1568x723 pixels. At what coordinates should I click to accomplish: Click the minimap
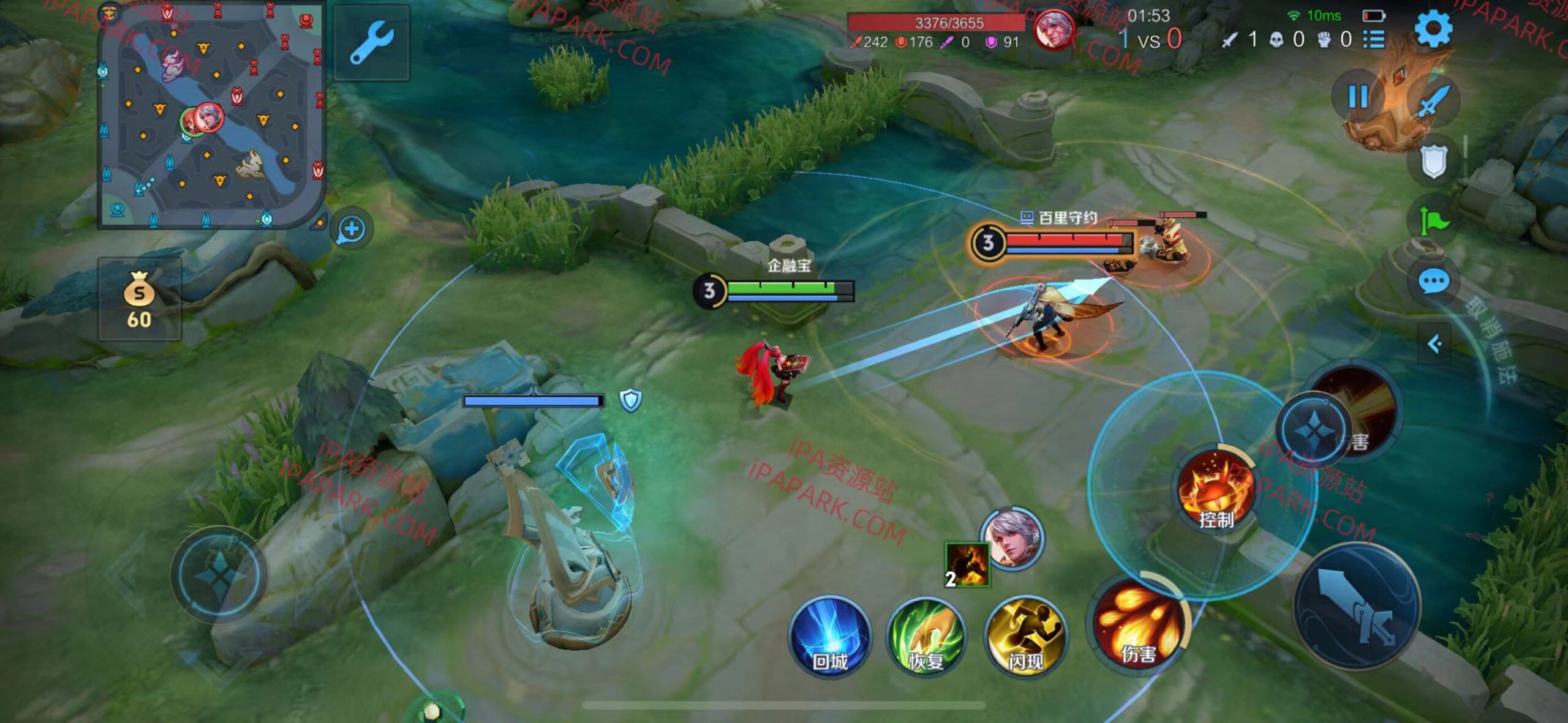coord(211,116)
